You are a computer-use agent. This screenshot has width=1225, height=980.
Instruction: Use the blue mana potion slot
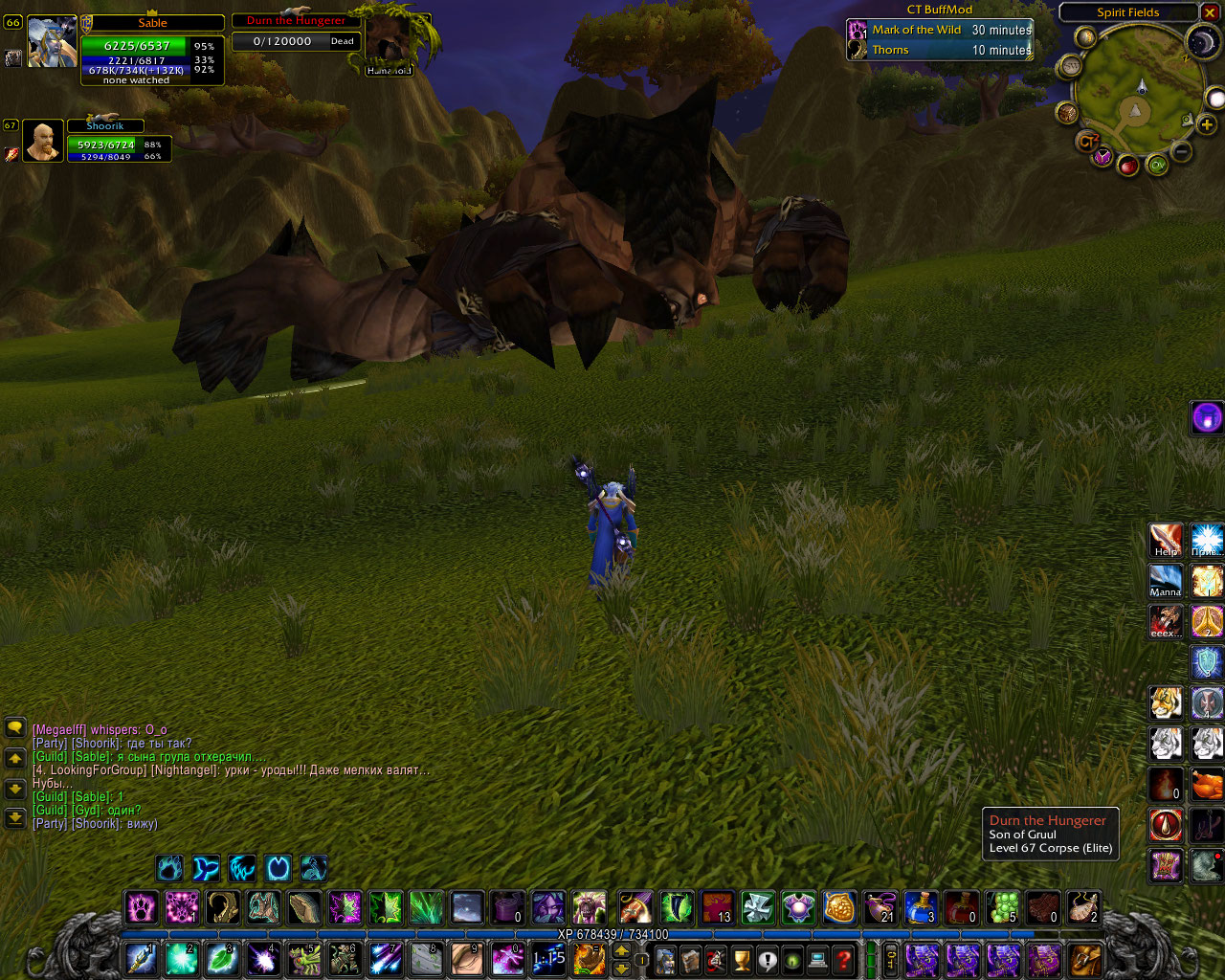[x=921, y=906]
